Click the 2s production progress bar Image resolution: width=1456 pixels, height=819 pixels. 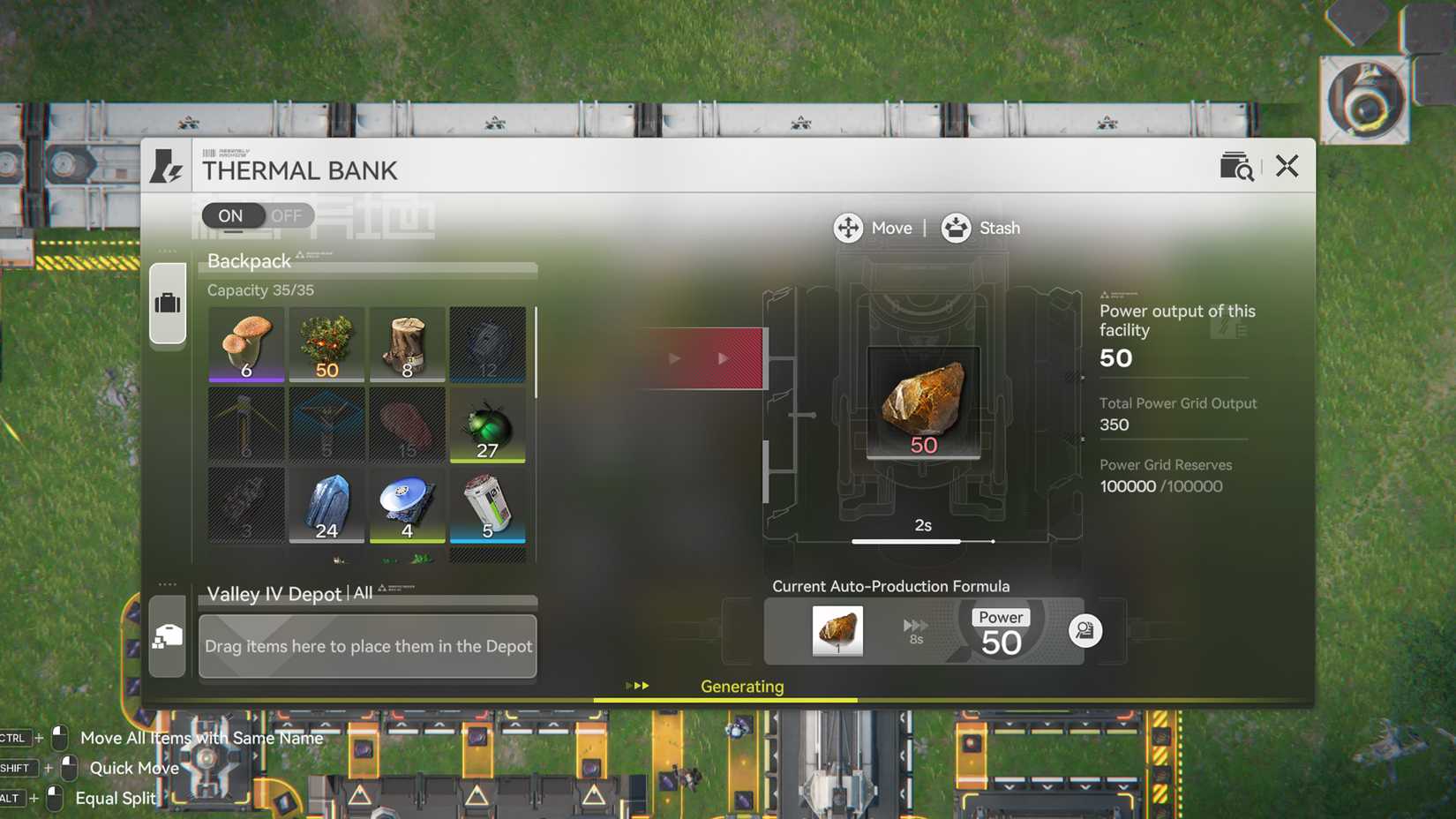920,541
